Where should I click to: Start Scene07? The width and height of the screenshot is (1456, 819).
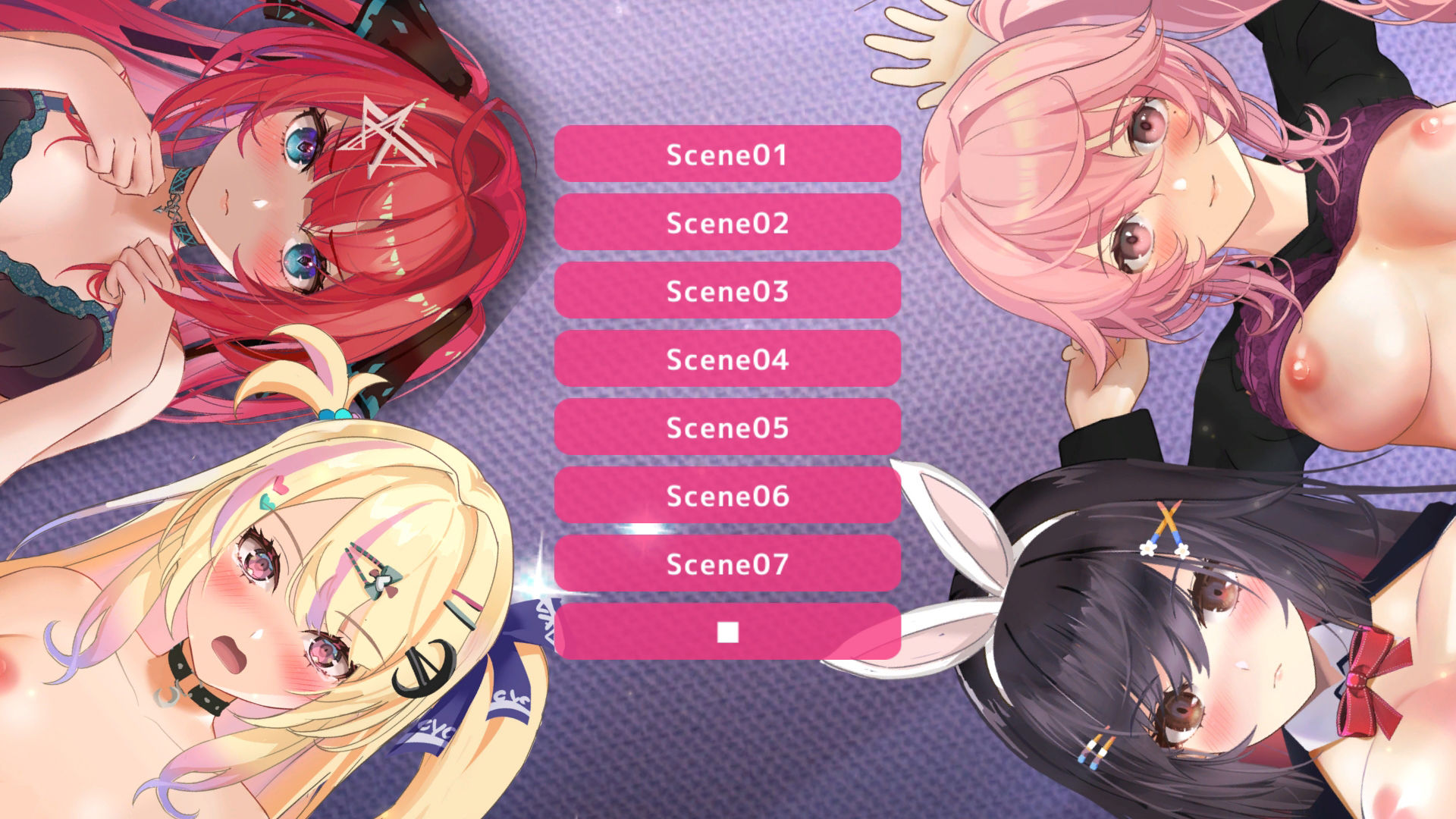point(727,563)
